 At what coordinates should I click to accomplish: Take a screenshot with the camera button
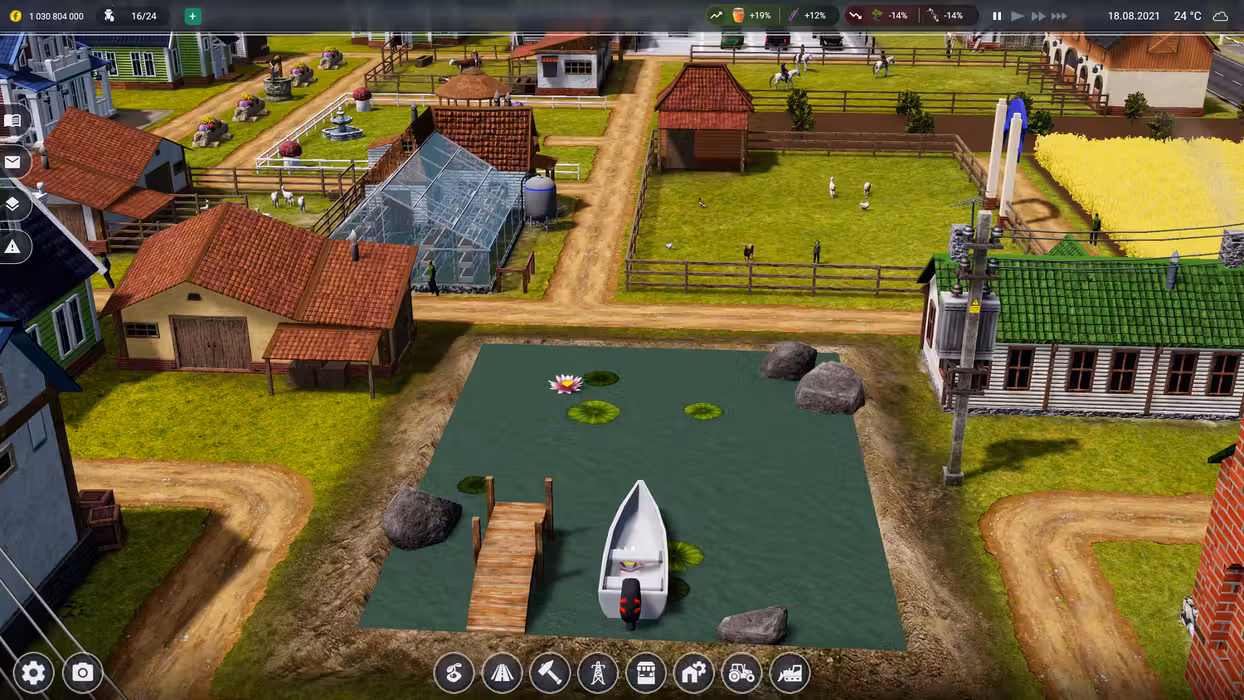click(x=83, y=673)
